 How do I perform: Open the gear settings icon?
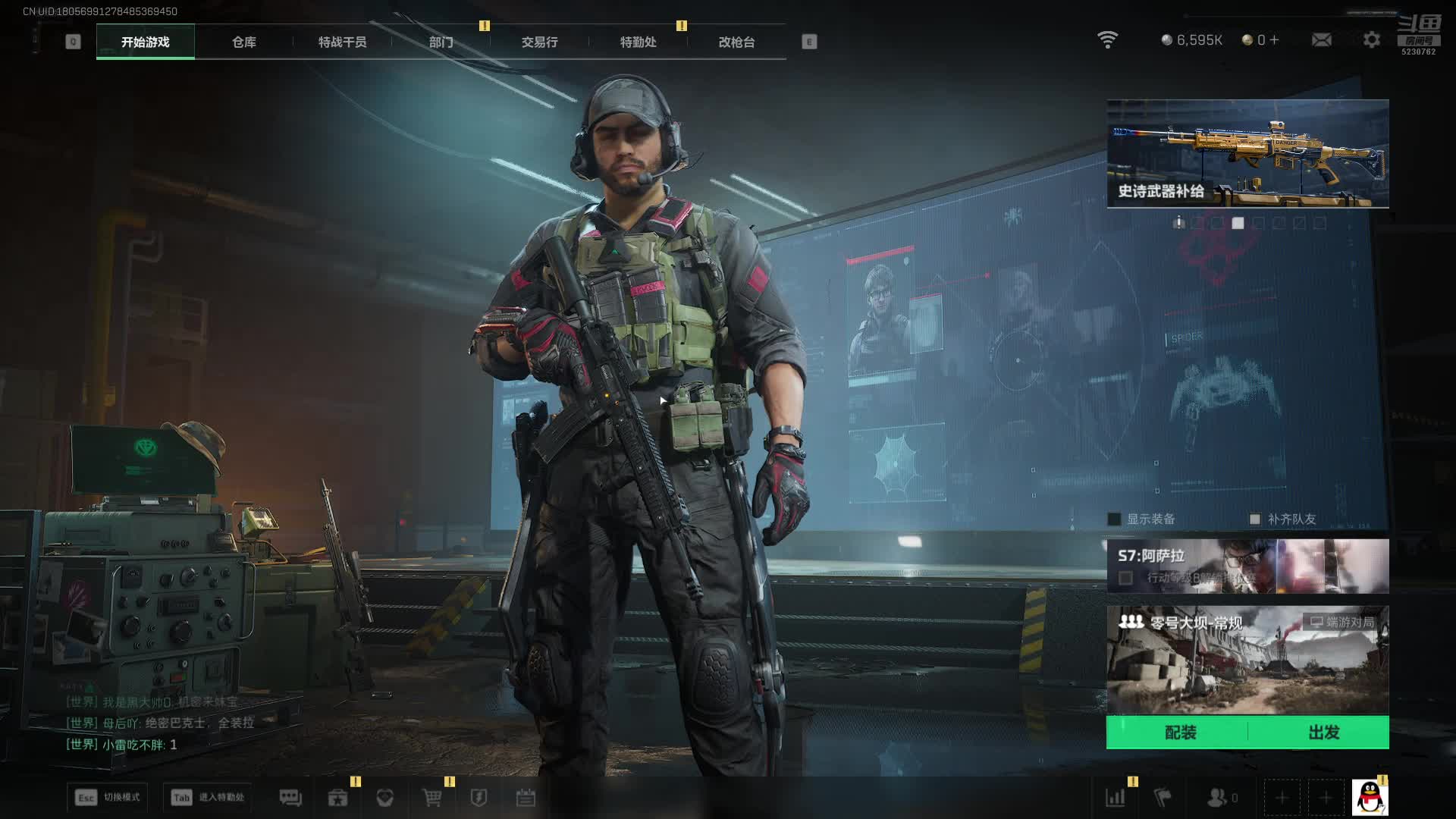point(1371,39)
